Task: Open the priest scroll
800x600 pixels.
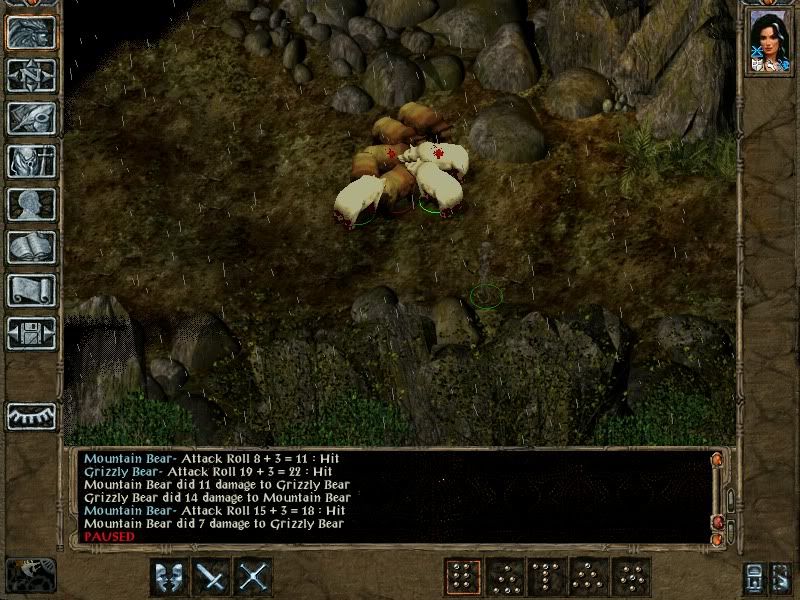Action: (x=31, y=290)
